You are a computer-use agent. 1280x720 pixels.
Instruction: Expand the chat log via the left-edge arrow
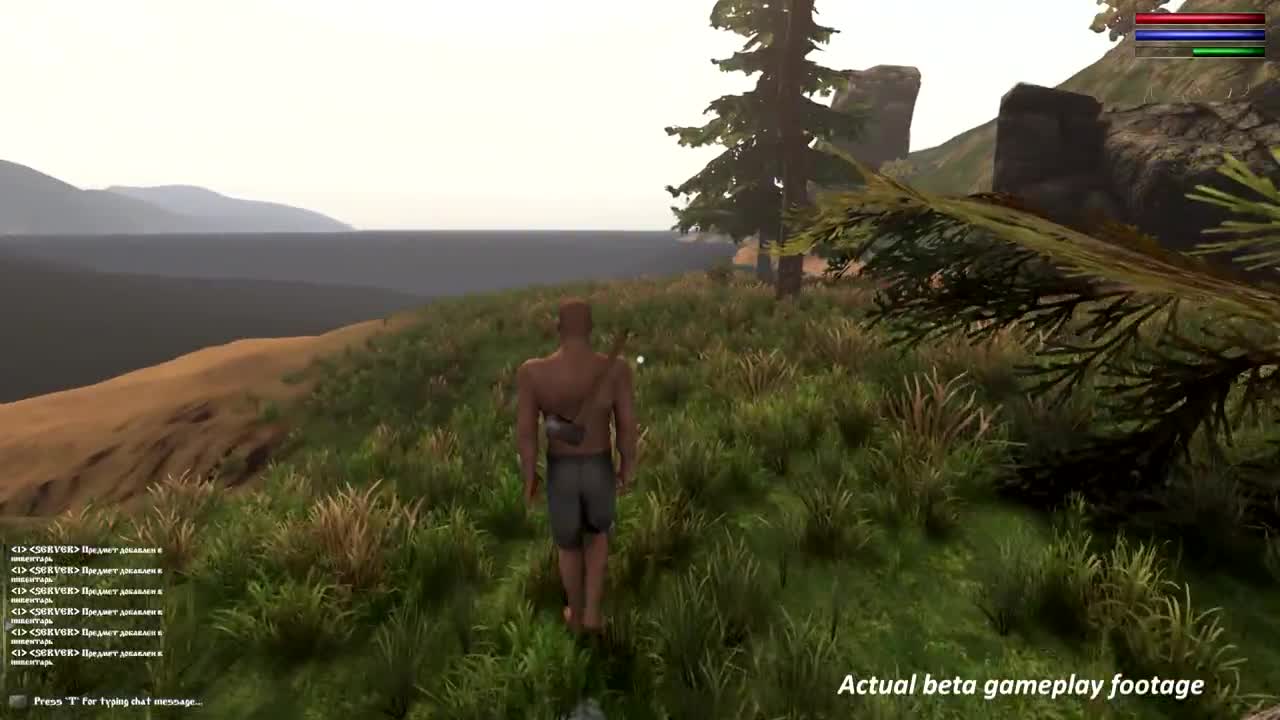[7, 624]
